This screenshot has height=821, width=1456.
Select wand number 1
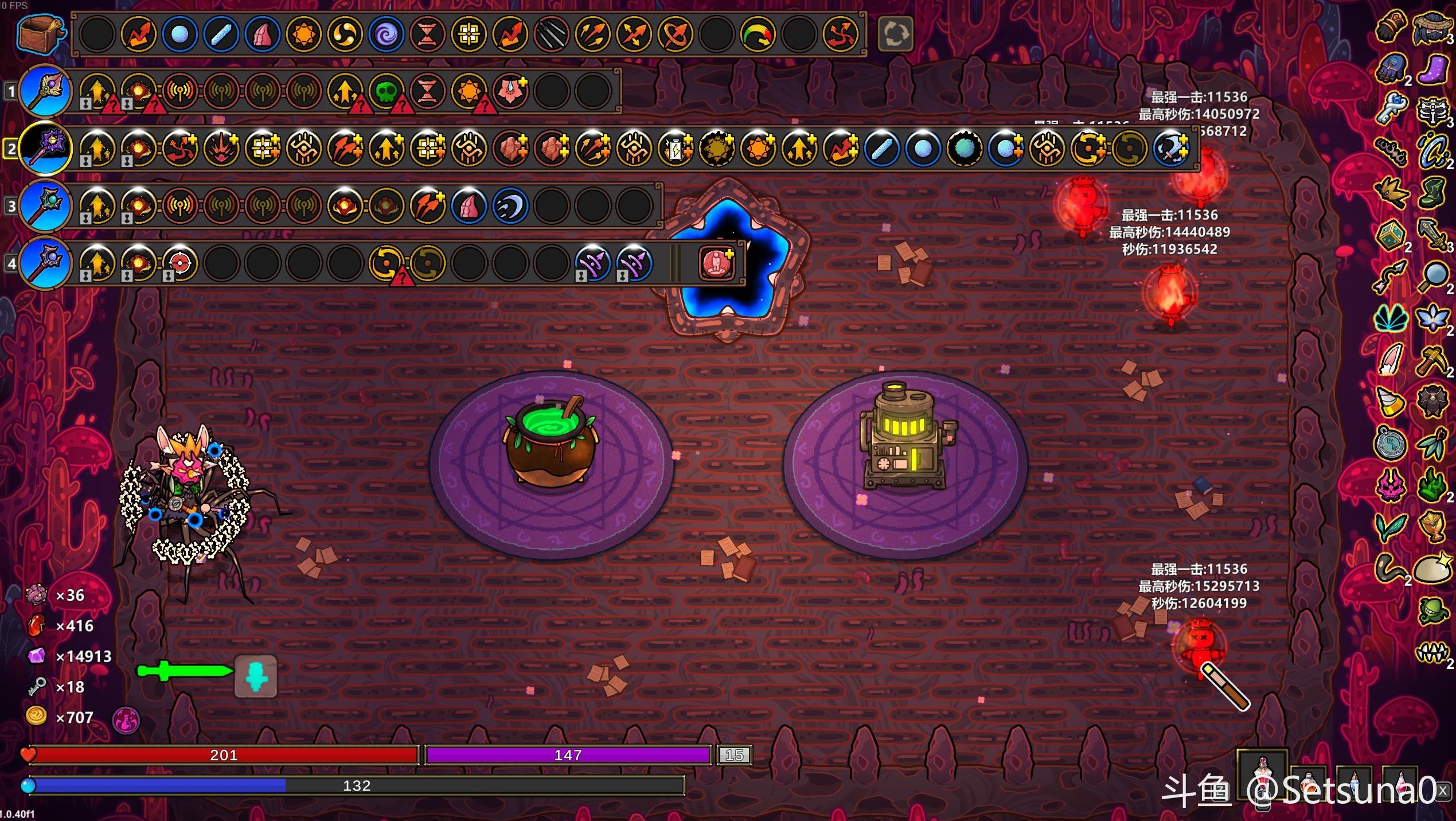[x=45, y=91]
